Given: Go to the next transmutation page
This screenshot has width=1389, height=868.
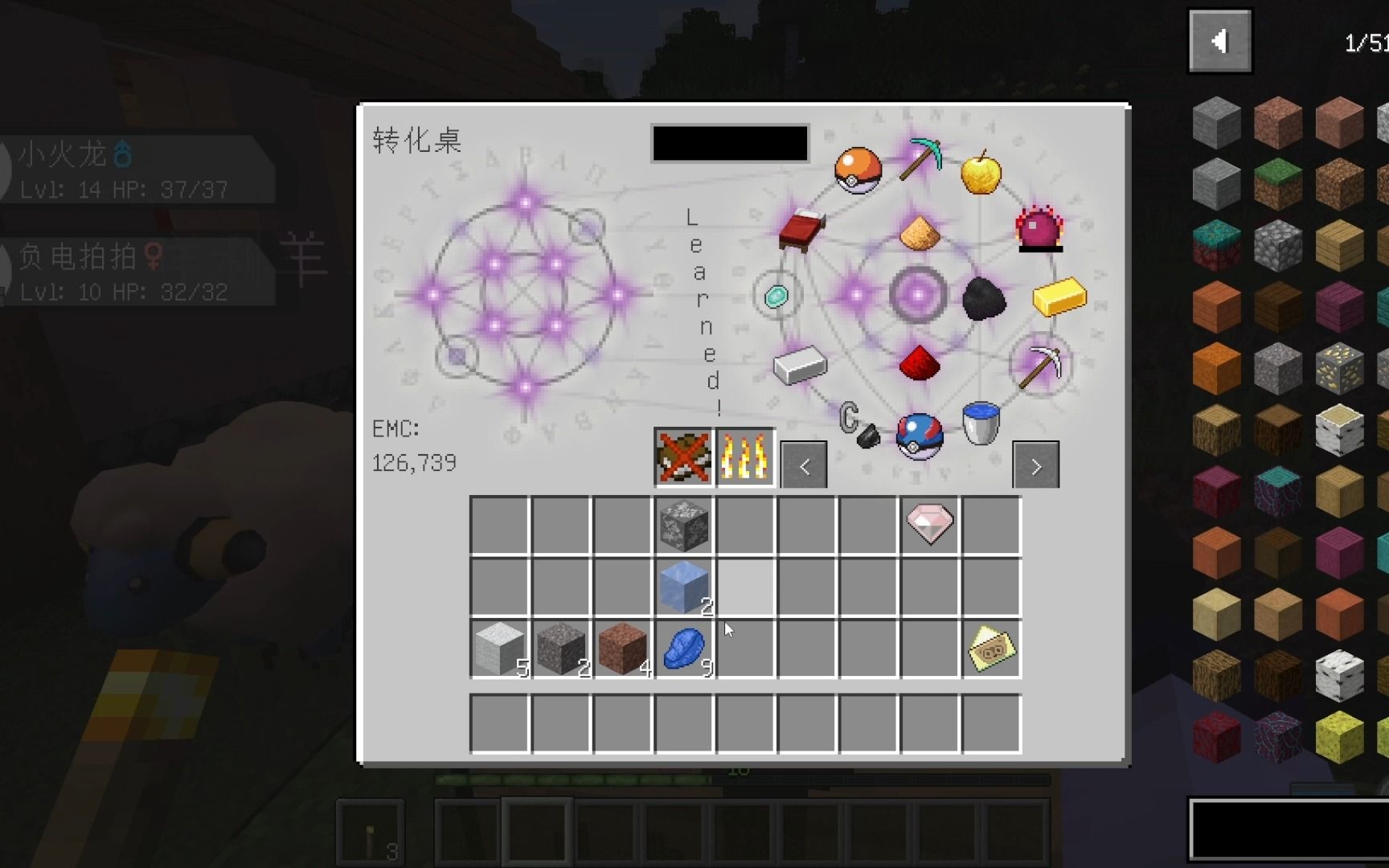Looking at the screenshot, I should (1035, 465).
